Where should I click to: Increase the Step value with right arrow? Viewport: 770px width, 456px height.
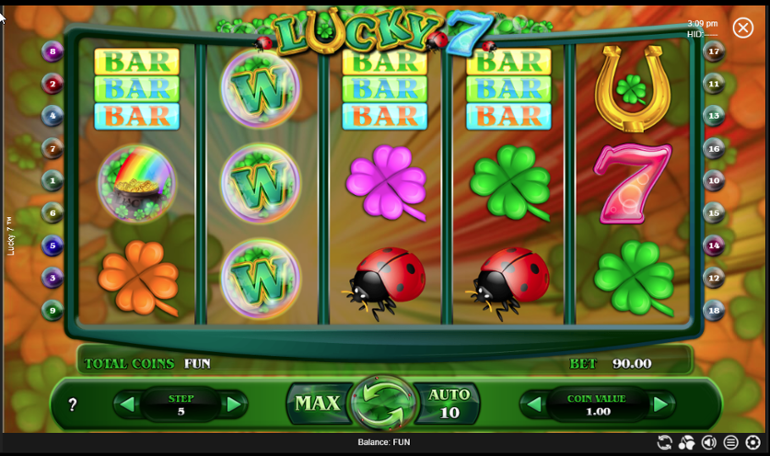233,405
